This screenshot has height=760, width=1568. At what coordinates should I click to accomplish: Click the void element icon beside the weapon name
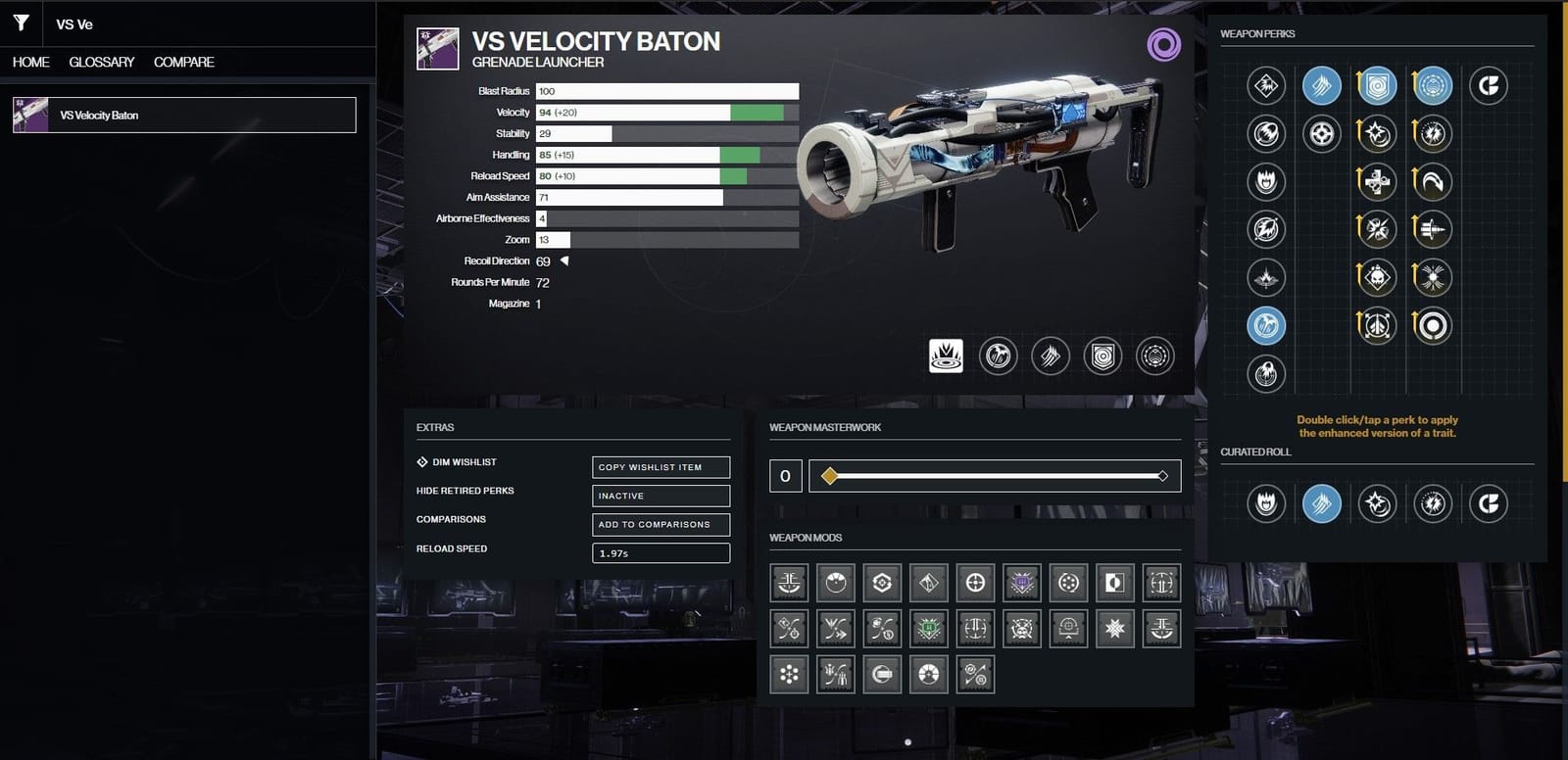coord(1163,45)
